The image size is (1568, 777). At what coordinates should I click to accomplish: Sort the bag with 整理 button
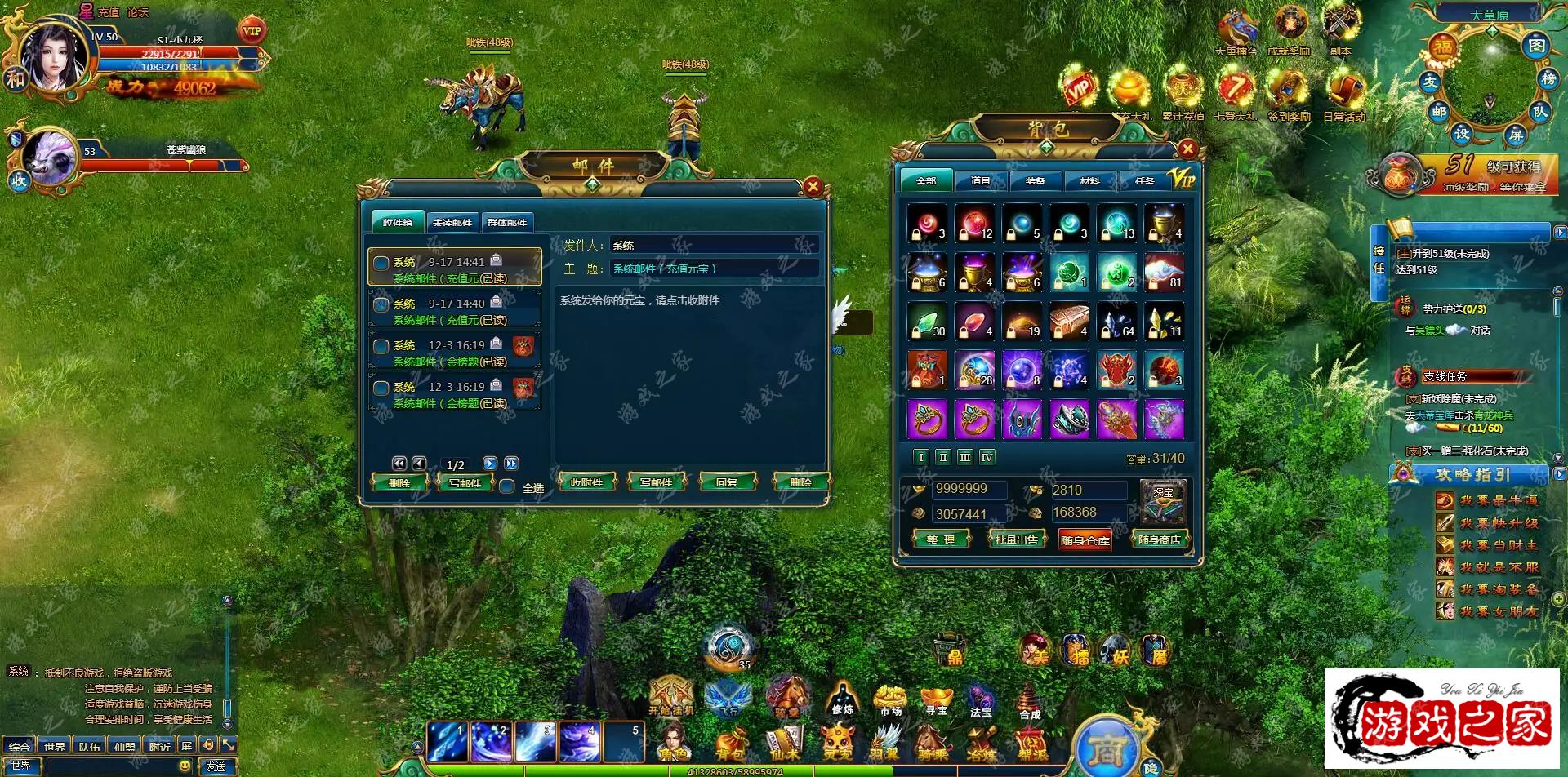pyautogui.click(x=940, y=539)
